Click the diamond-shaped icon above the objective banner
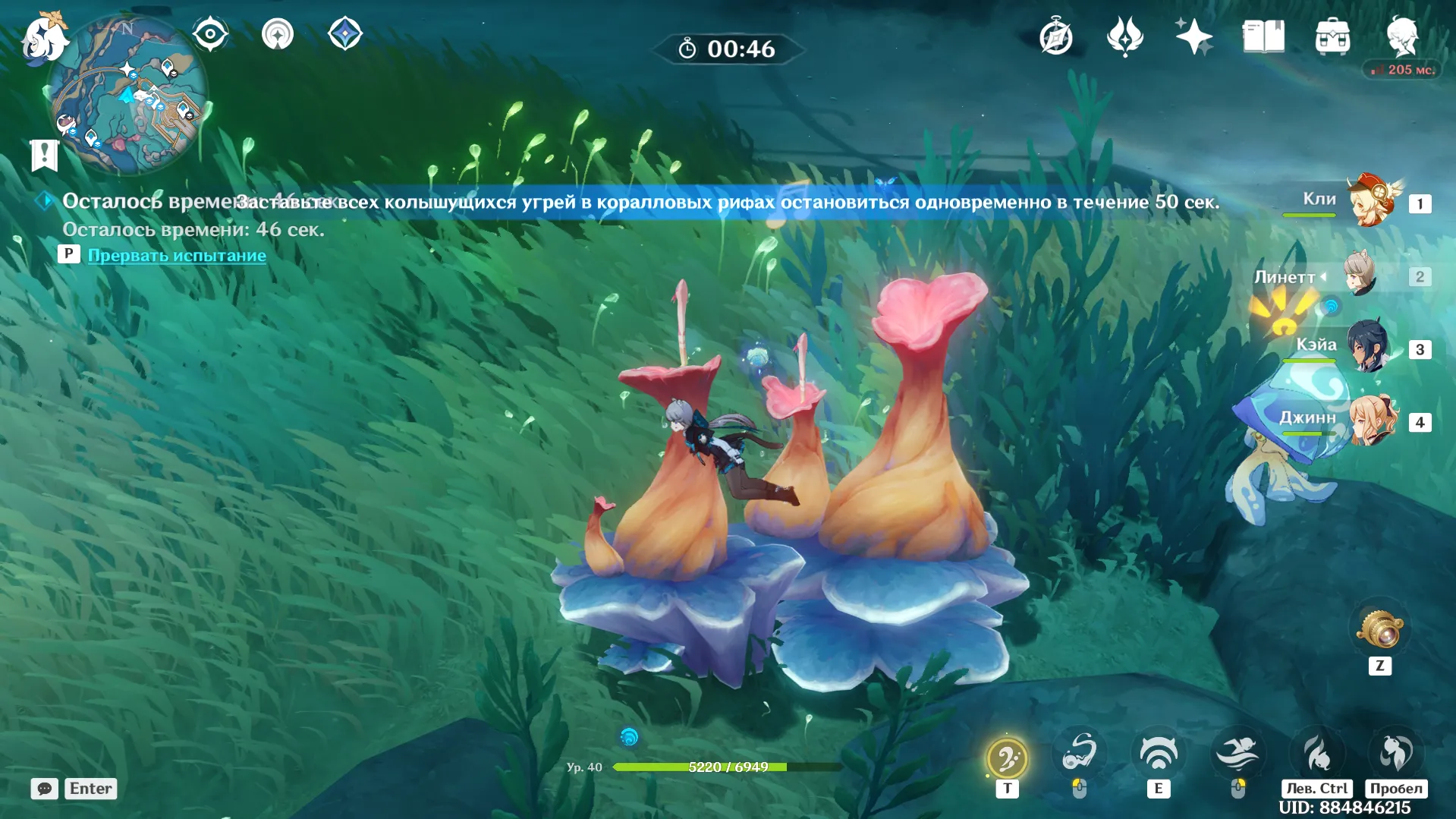The height and width of the screenshot is (819, 1456). [344, 34]
